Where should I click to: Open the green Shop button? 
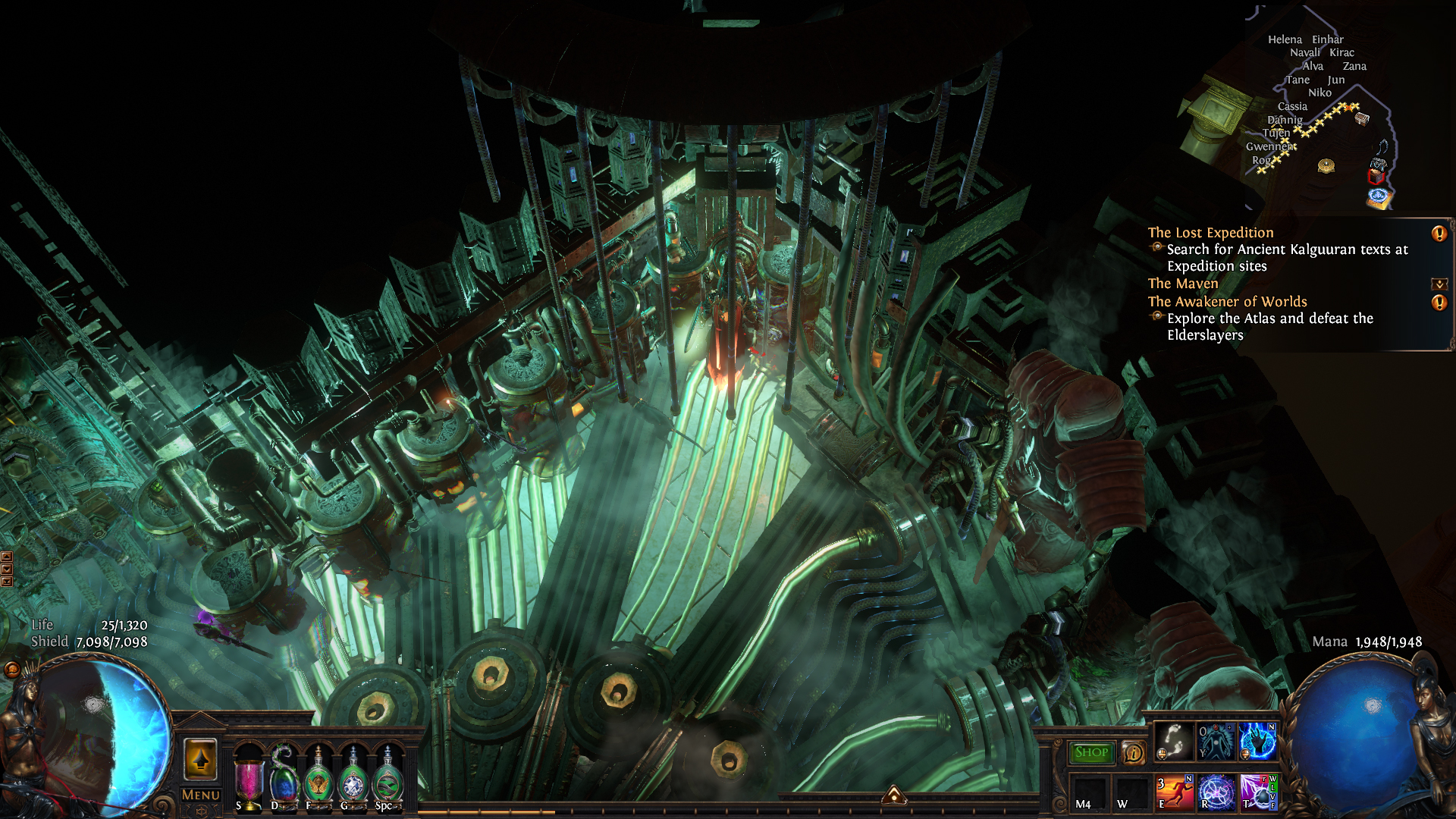(1091, 752)
